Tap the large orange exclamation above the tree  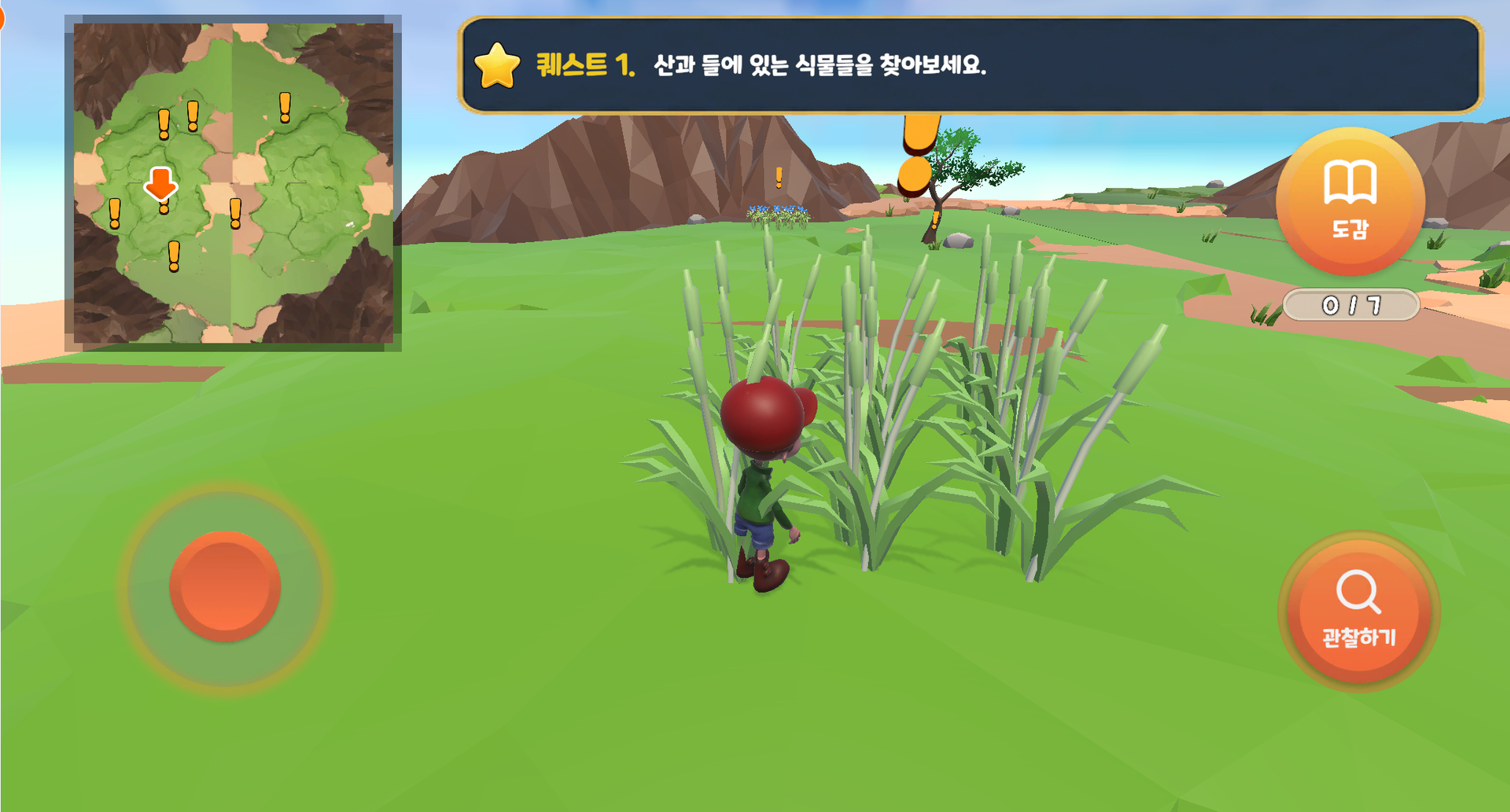click(918, 149)
